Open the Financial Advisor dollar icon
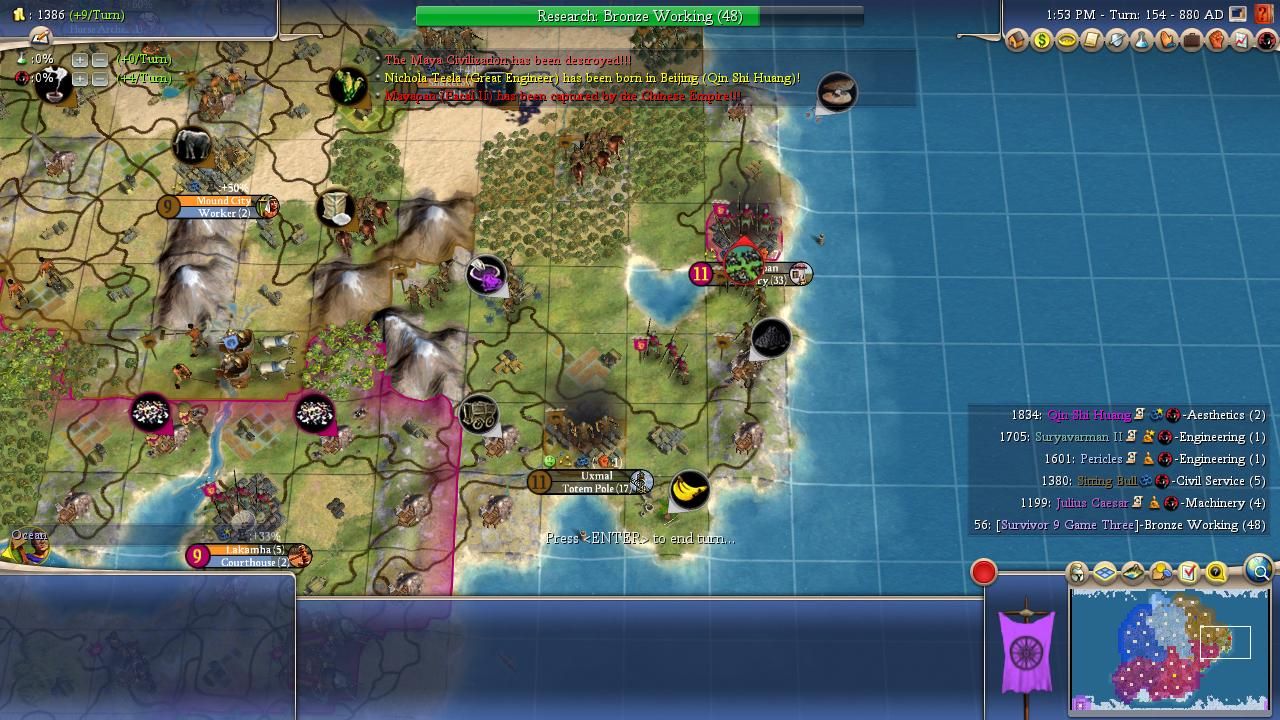 tap(1041, 41)
